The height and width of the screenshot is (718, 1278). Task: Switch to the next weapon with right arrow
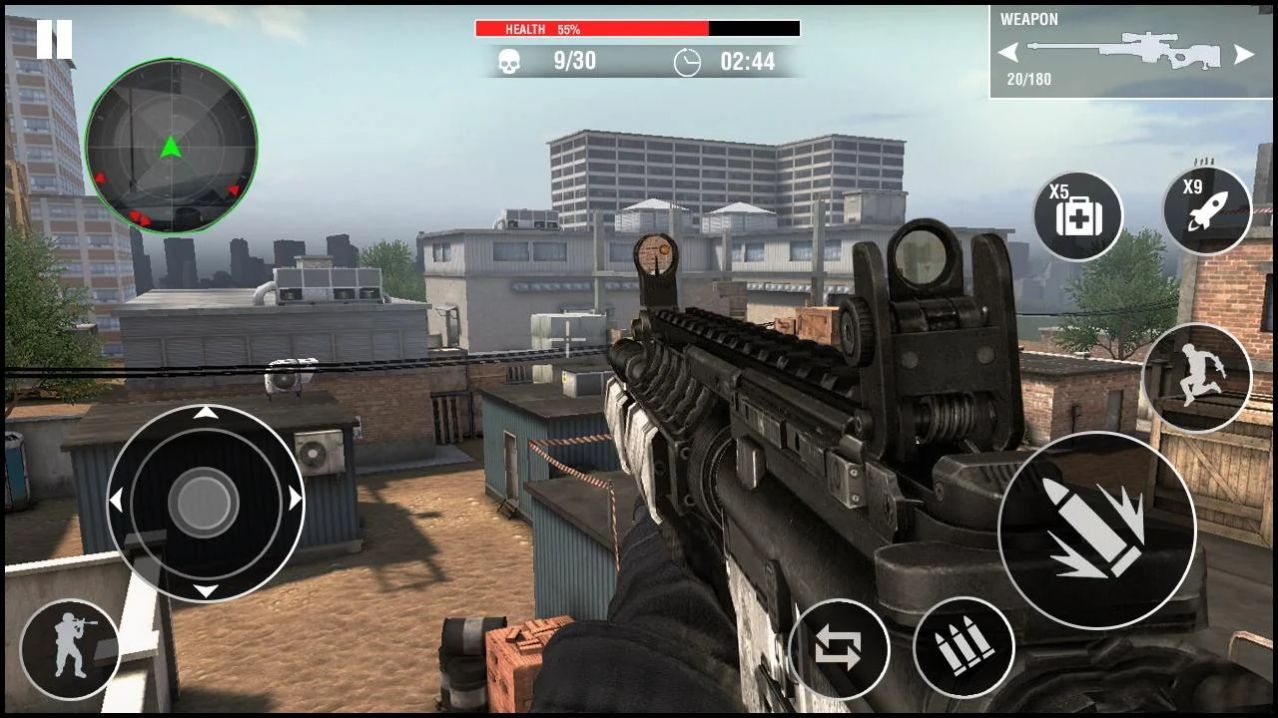pyautogui.click(x=1243, y=54)
